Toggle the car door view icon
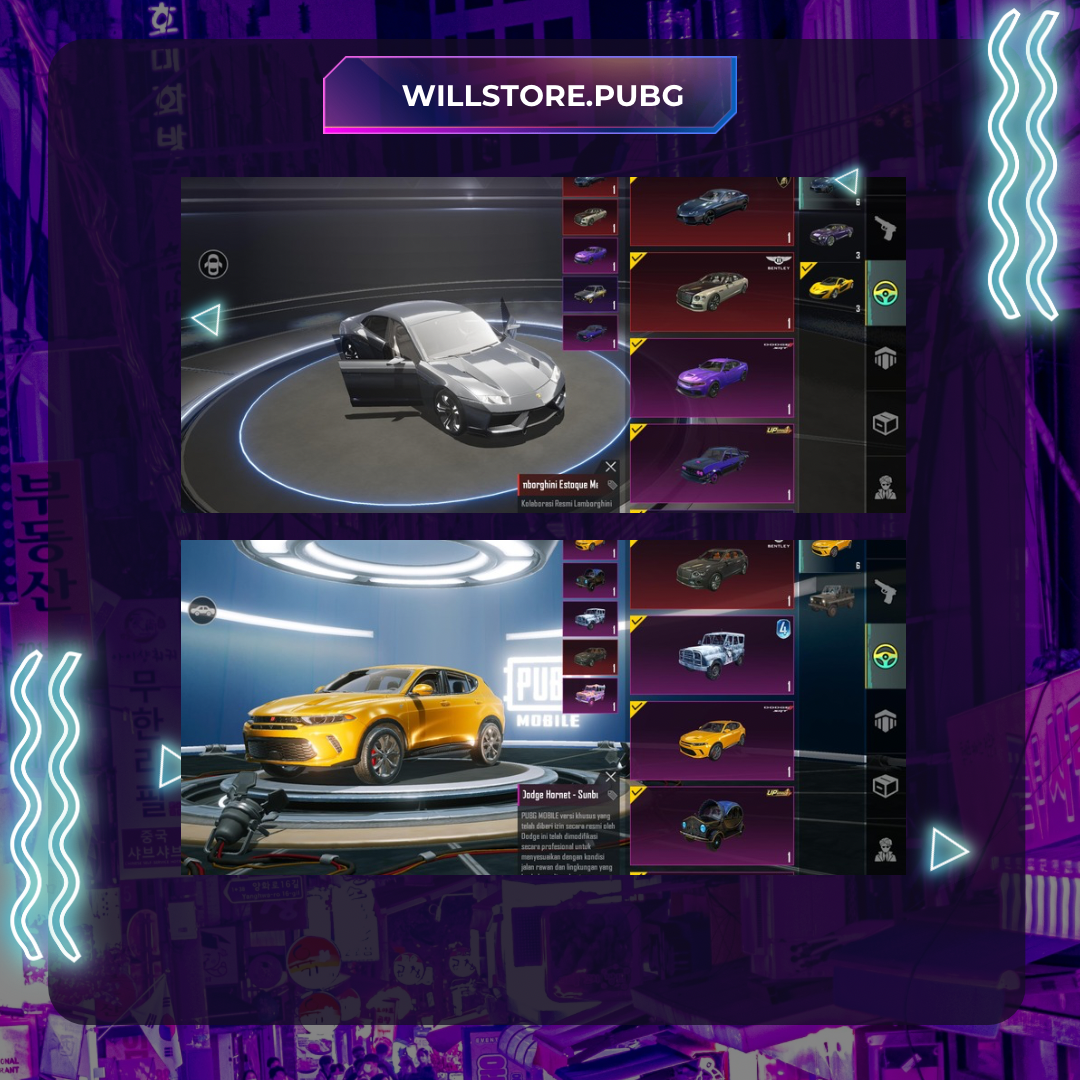Screen dimensions: 1080x1080 213,264
